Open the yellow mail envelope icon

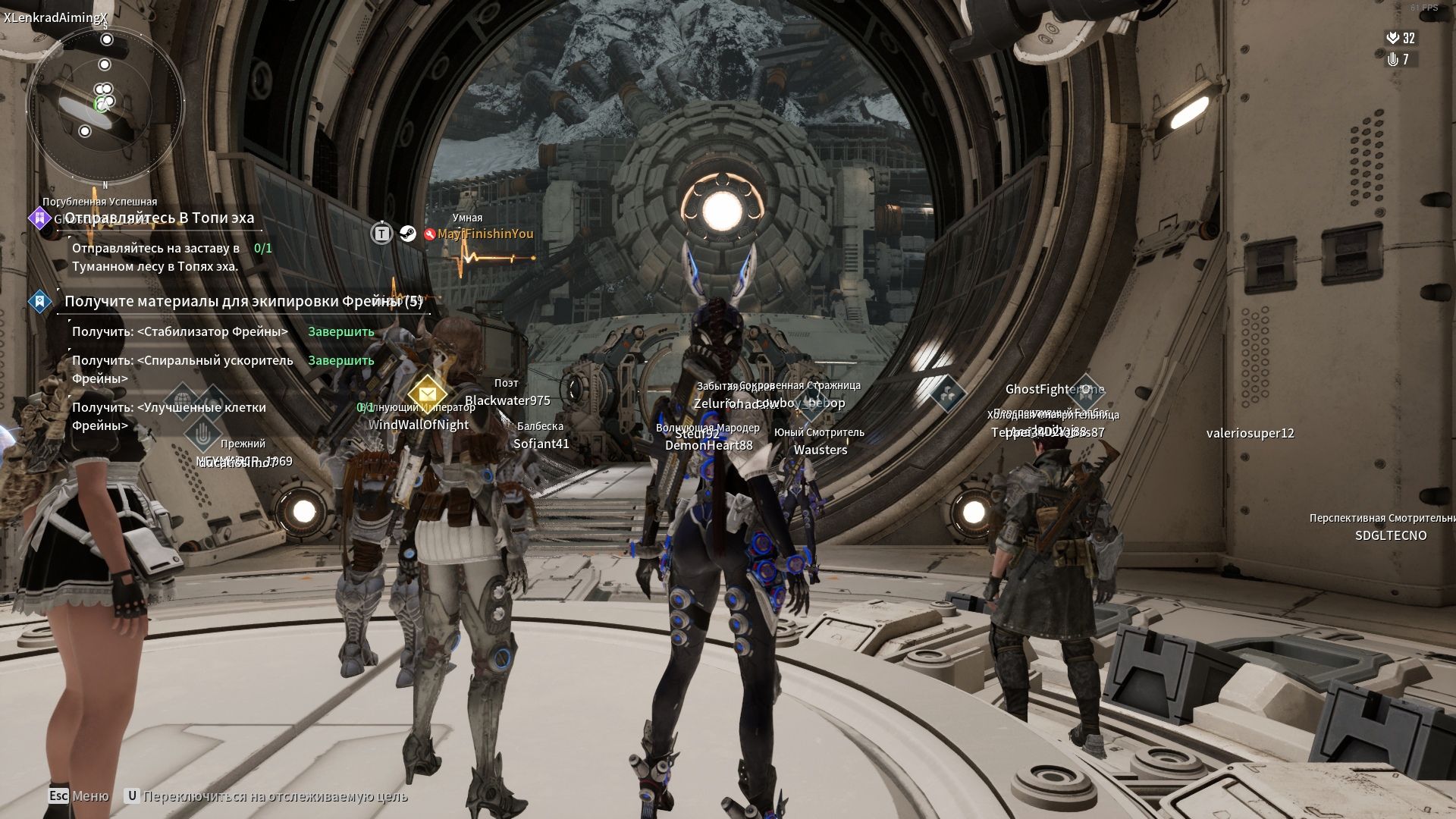pos(427,394)
